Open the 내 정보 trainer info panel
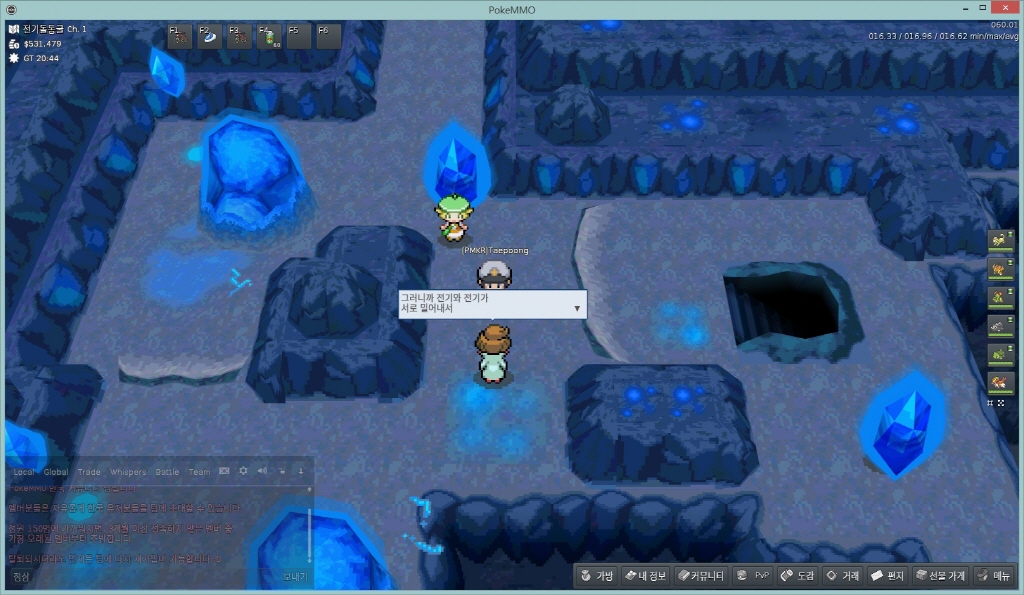The width and height of the screenshot is (1024, 595). click(645, 576)
